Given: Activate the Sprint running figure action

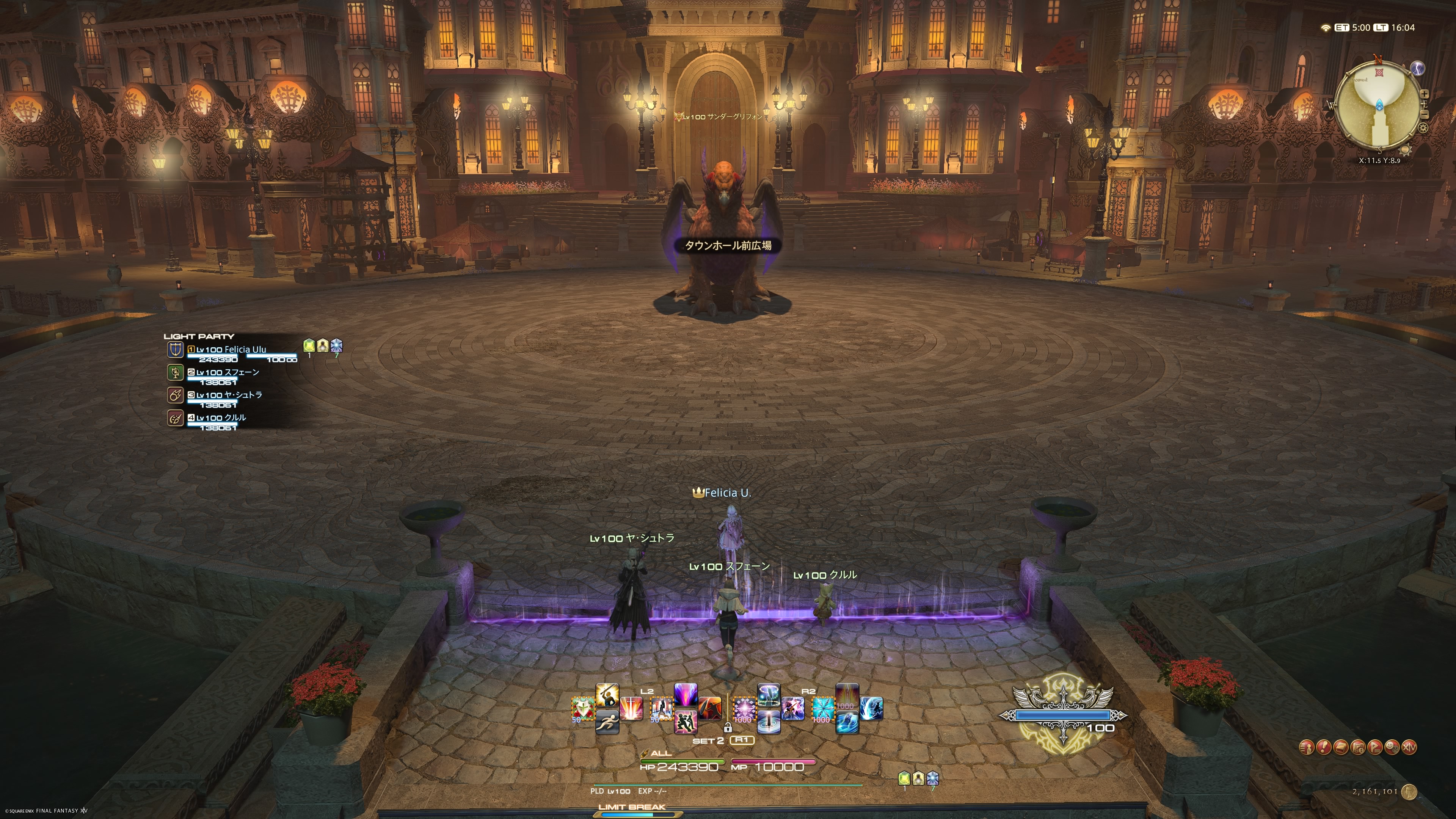Looking at the screenshot, I should click(607, 722).
